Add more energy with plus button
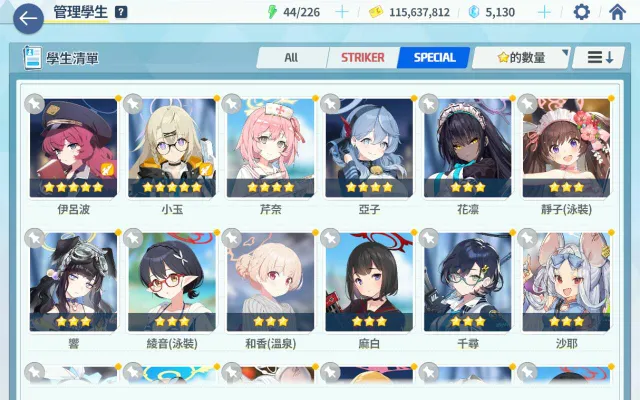Screen dimensions: 640x400 point(342,12)
